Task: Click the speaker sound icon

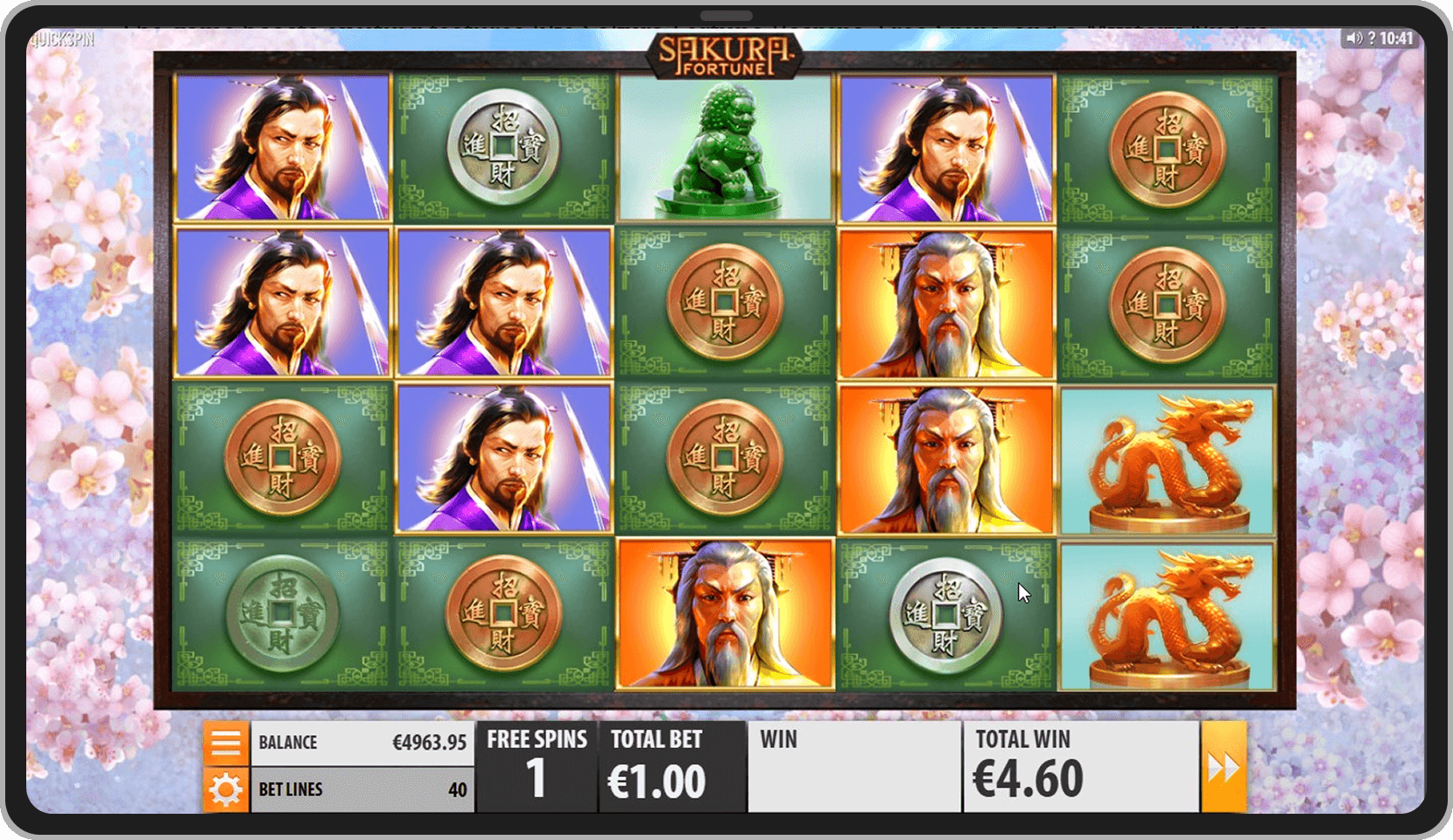Action: pyautogui.click(x=1354, y=38)
